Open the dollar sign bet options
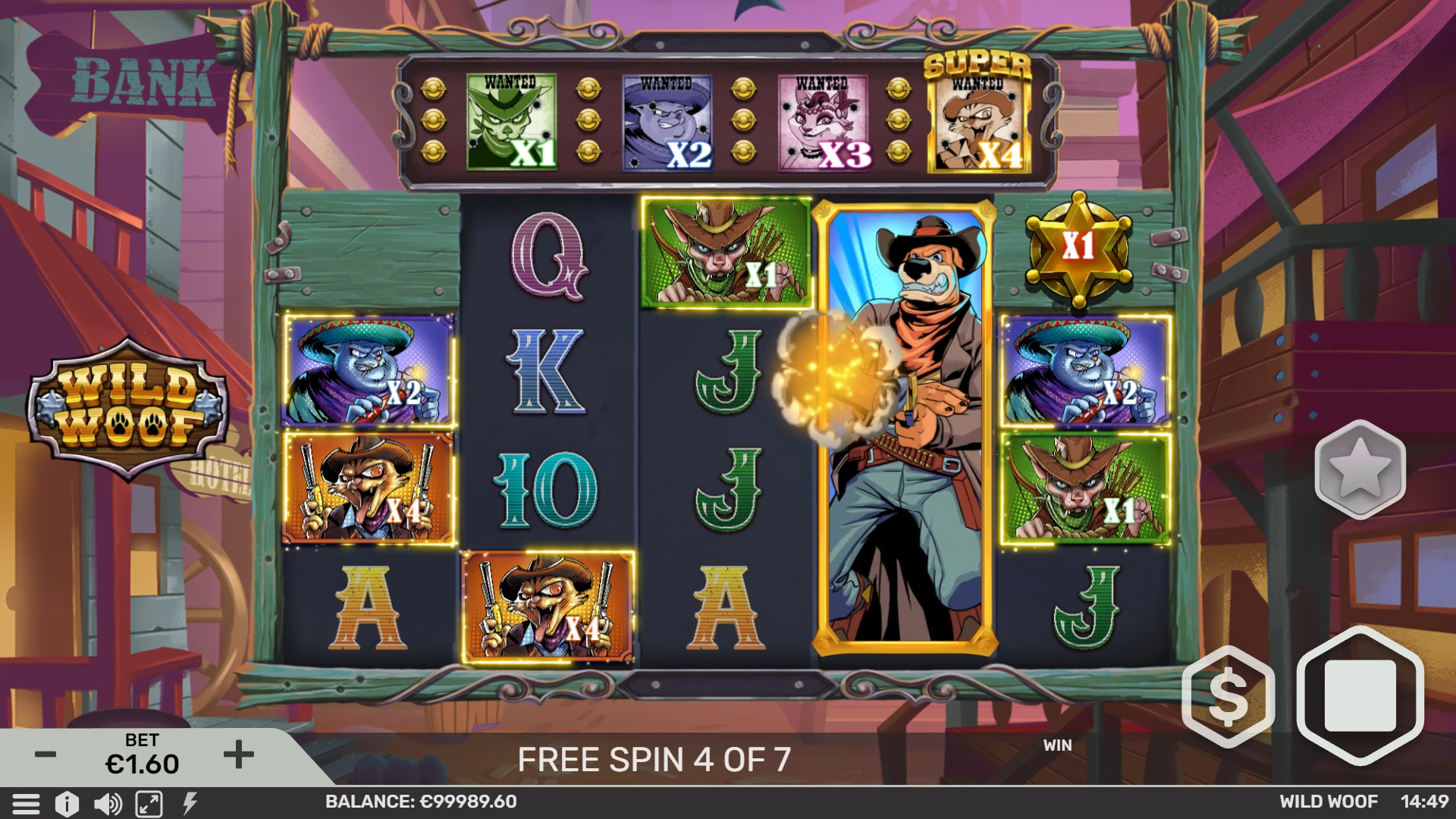The width and height of the screenshot is (1456, 819). (1228, 697)
